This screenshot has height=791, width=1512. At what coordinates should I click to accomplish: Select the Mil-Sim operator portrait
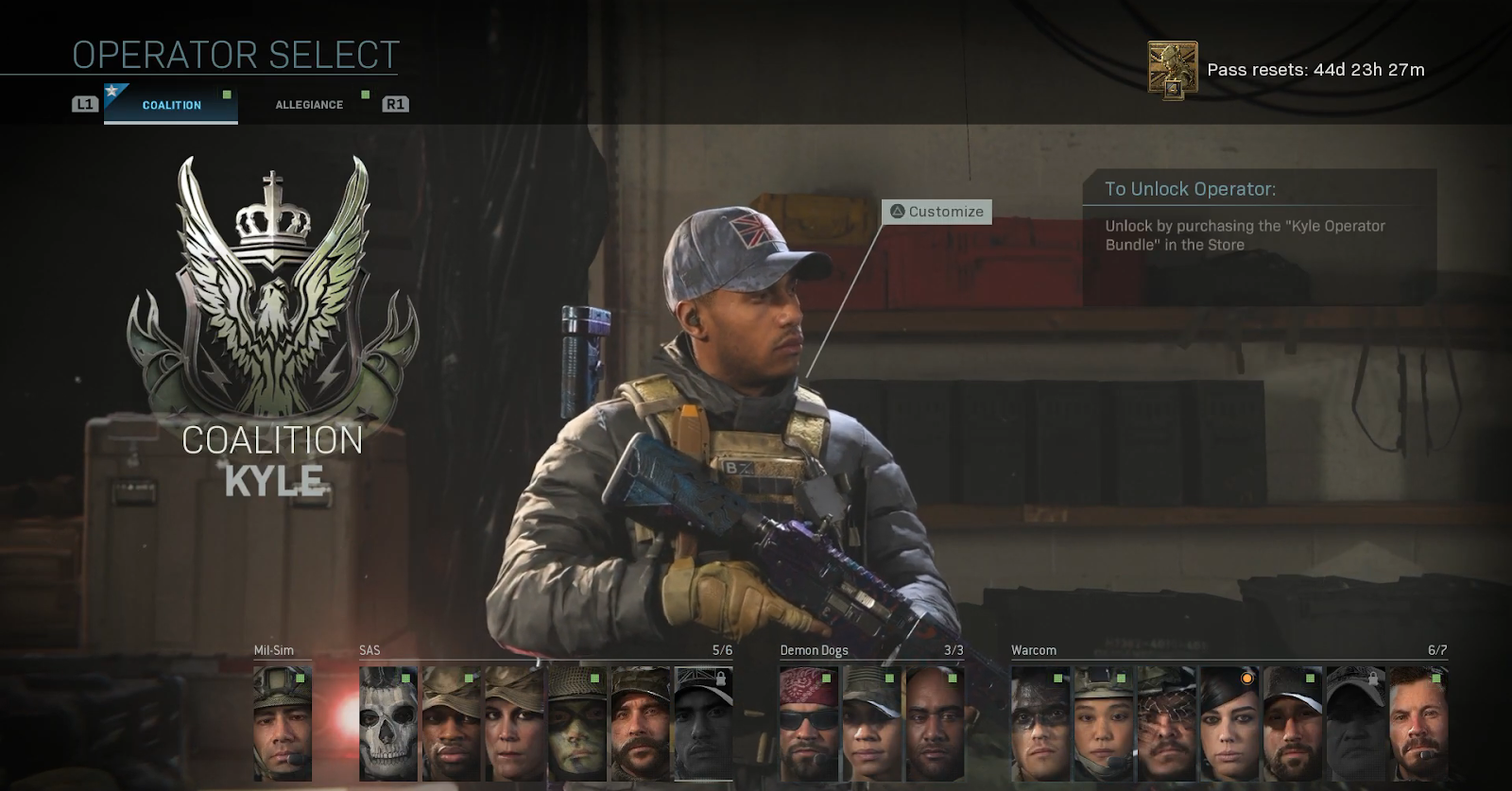(283, 724)
